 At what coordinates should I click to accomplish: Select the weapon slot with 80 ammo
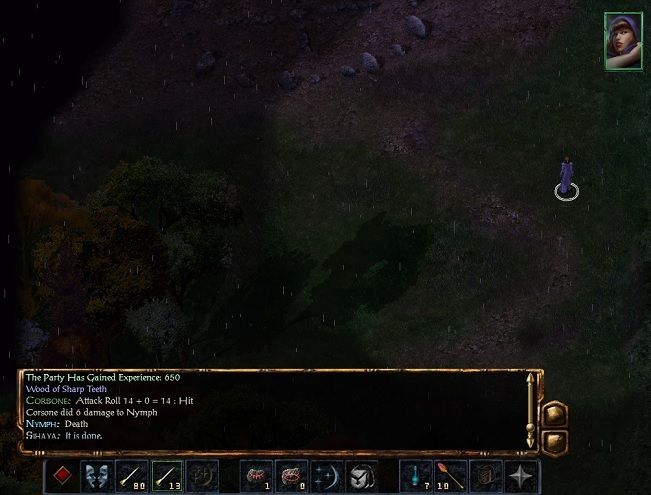click(x=133, y=476)
